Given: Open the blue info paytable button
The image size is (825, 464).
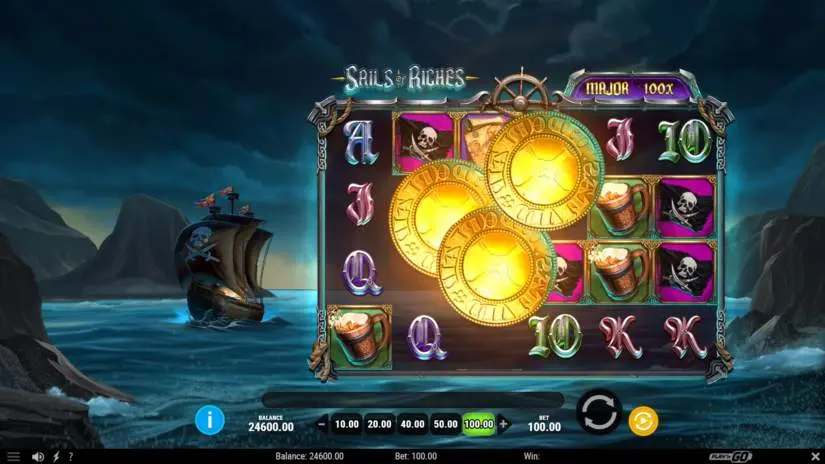Looking at the screenshot, I should tap(209, 420).
